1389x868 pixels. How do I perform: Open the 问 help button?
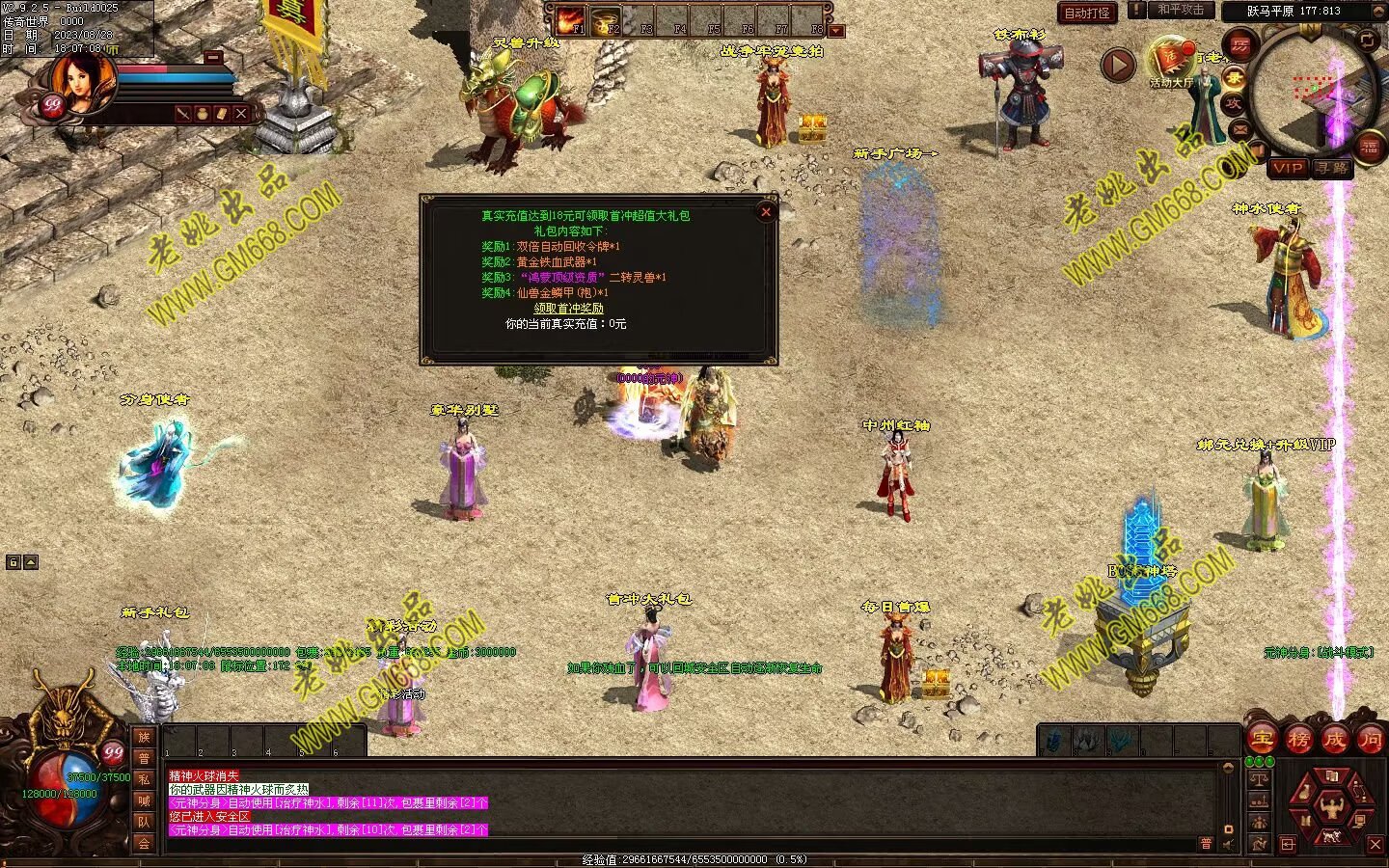[1371, 740]
